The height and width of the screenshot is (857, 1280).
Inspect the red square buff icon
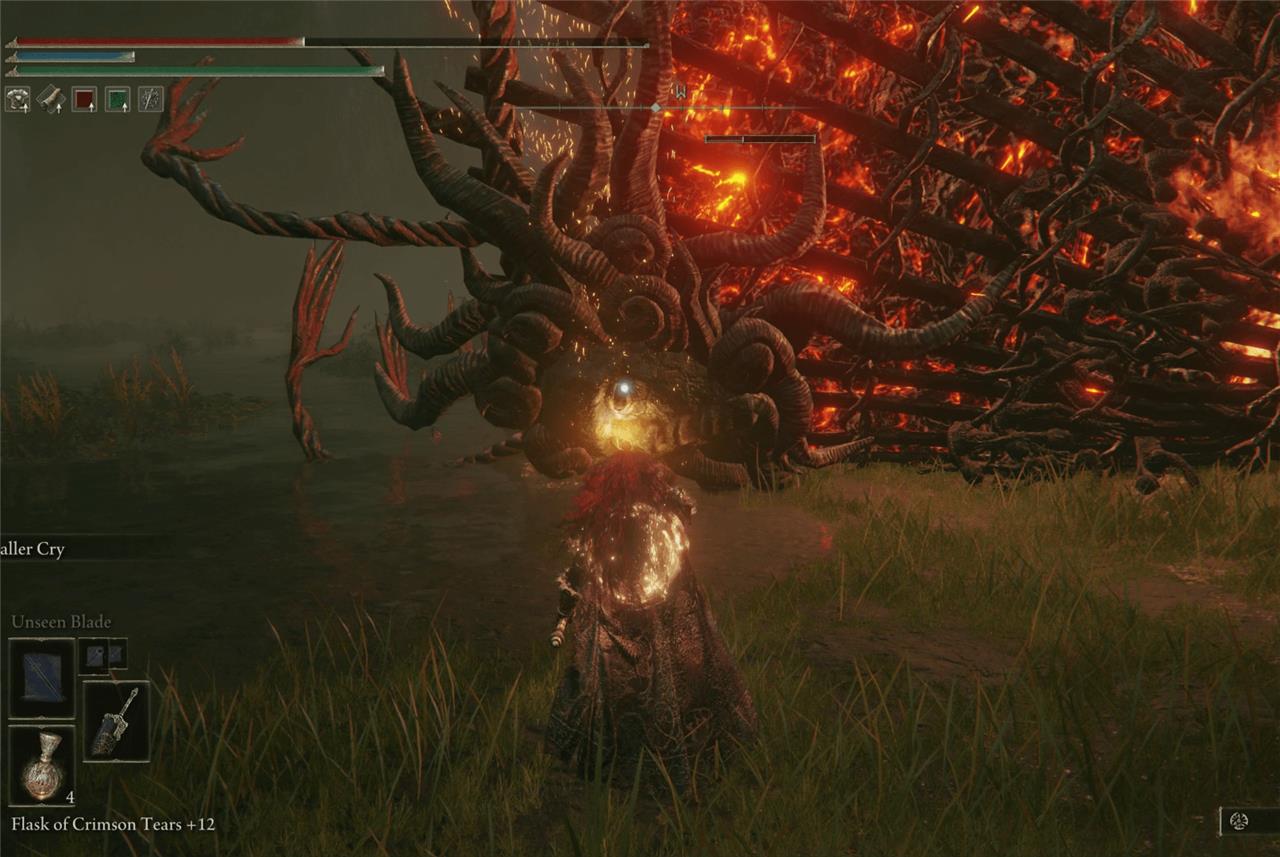(x=84, y=98)
